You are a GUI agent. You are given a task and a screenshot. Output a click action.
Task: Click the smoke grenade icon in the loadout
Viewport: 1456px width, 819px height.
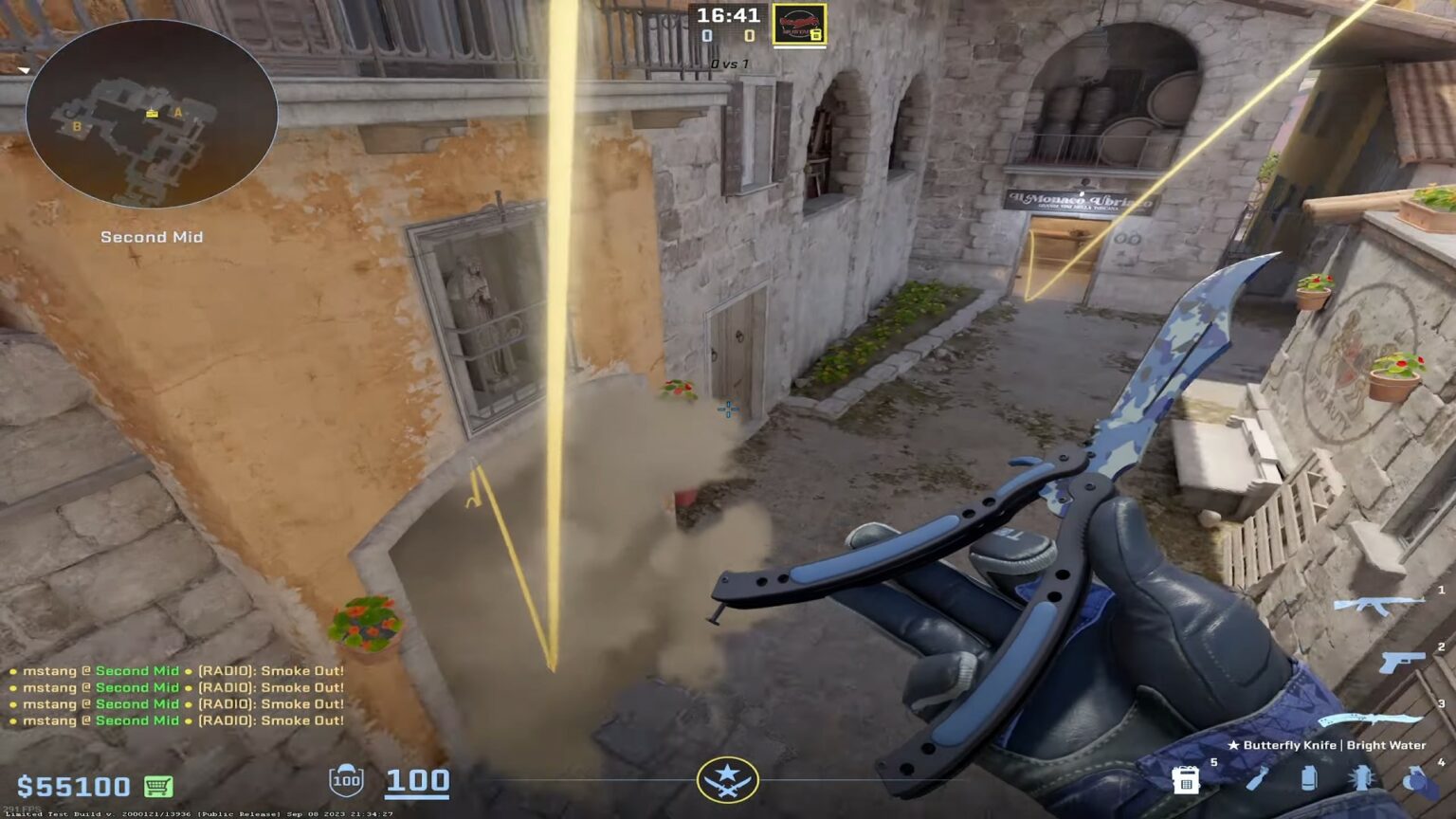(x=1308, y=779)
